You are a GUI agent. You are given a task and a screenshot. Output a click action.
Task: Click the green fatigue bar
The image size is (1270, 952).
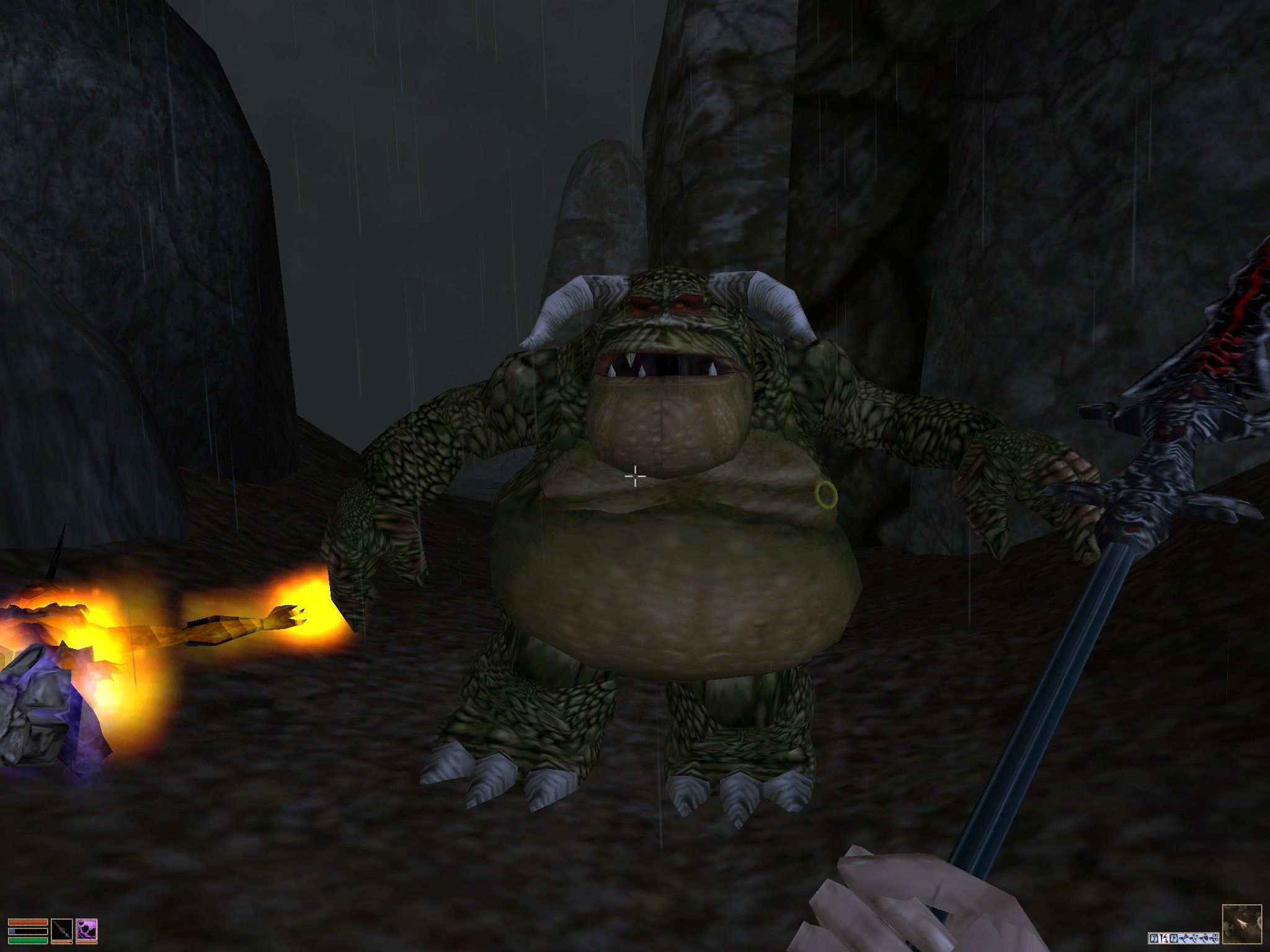[27, 941]
